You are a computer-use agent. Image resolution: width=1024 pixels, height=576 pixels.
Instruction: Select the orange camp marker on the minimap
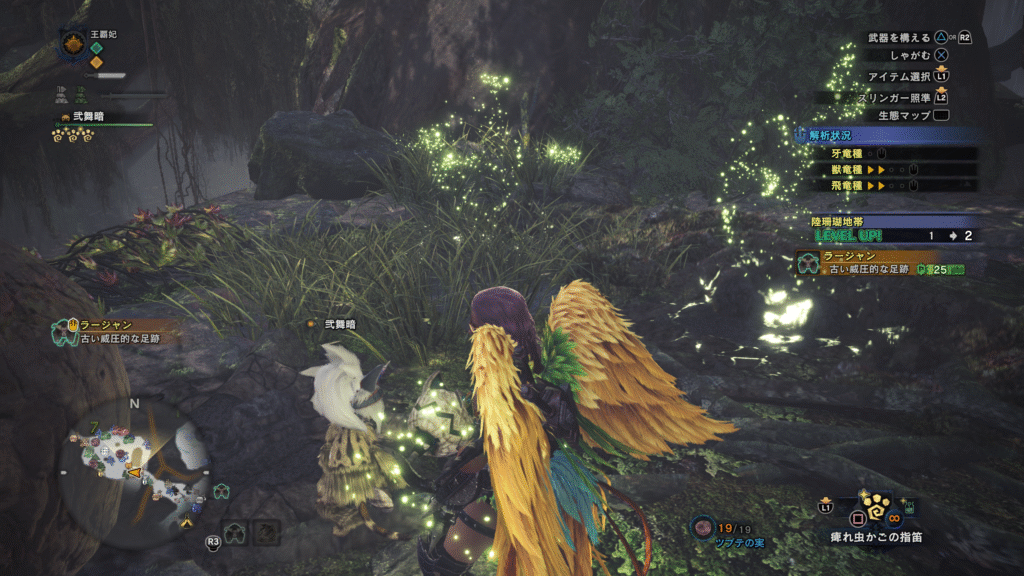pyautogui.click(x=186, y=522)
